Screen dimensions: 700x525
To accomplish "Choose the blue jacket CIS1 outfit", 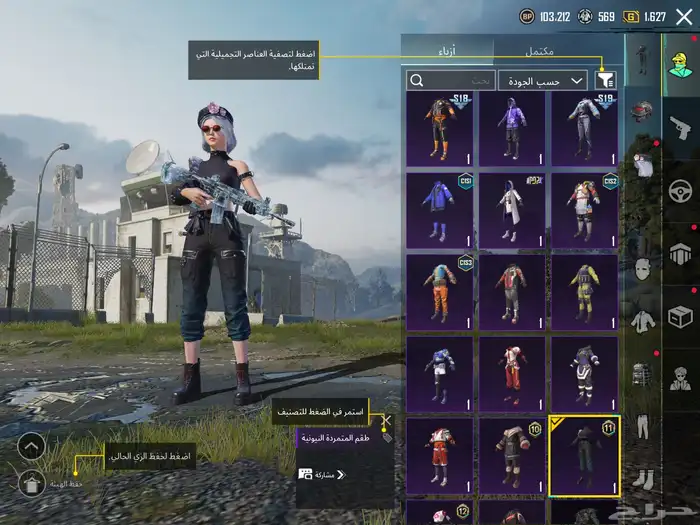I will point(439,211).
